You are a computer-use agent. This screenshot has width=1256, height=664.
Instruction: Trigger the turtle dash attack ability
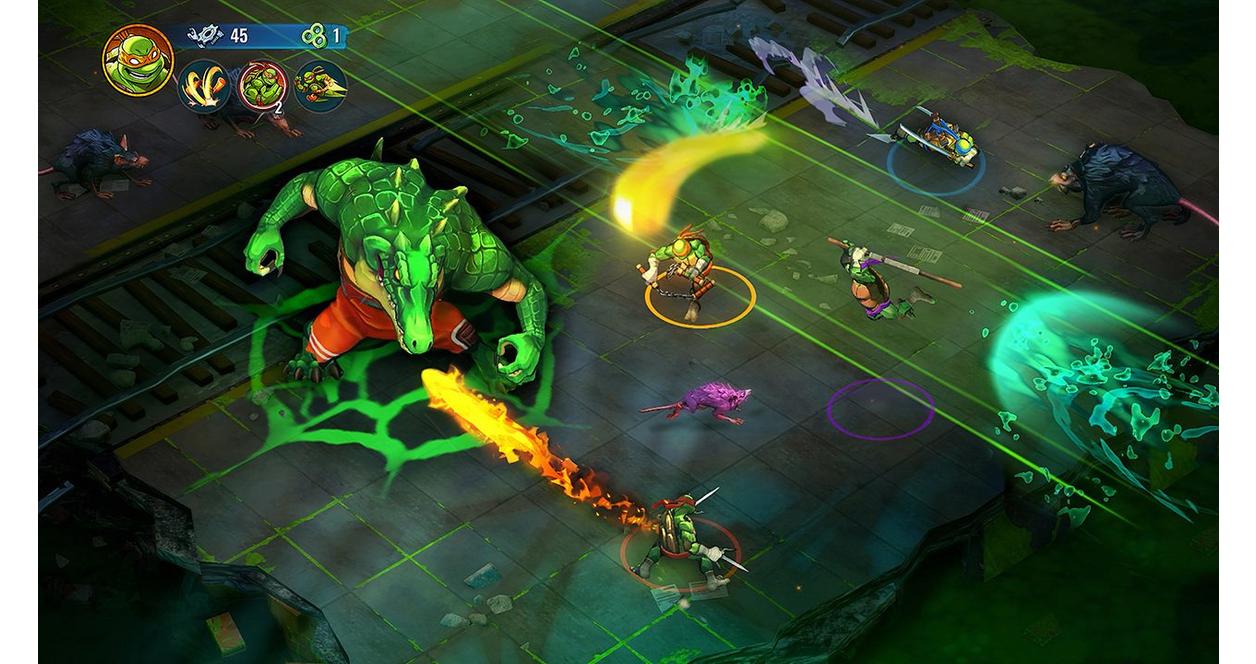tap(321, 86)
